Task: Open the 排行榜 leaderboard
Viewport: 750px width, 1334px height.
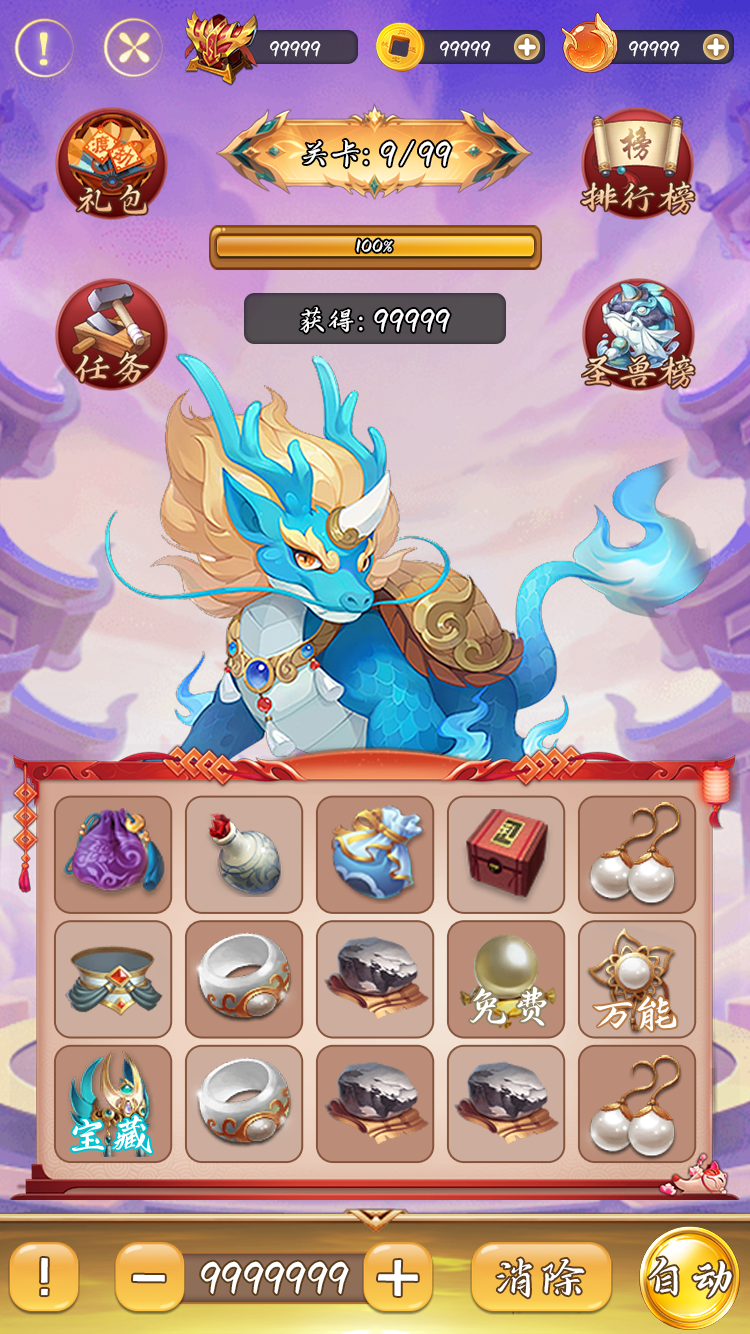Action: click(637, 162)
